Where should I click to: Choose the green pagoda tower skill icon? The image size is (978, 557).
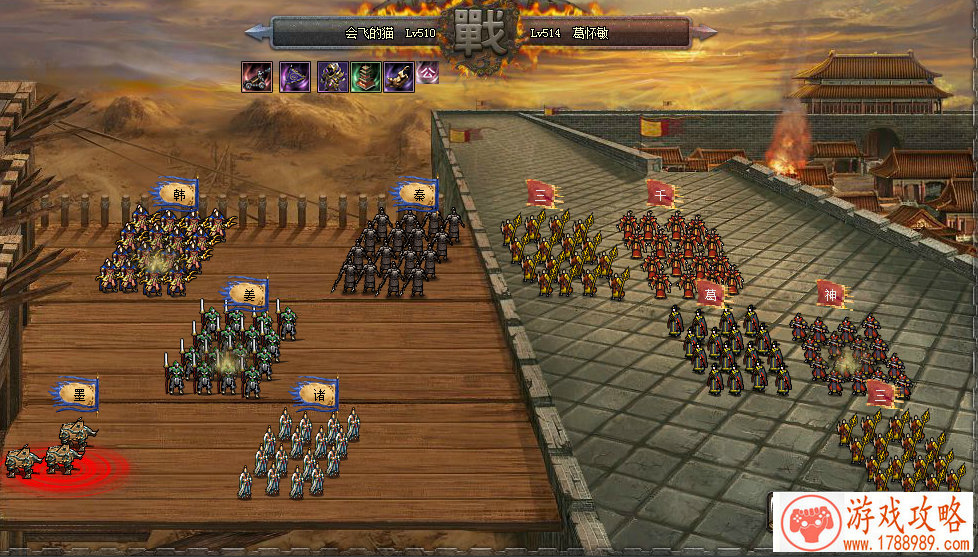365,76
